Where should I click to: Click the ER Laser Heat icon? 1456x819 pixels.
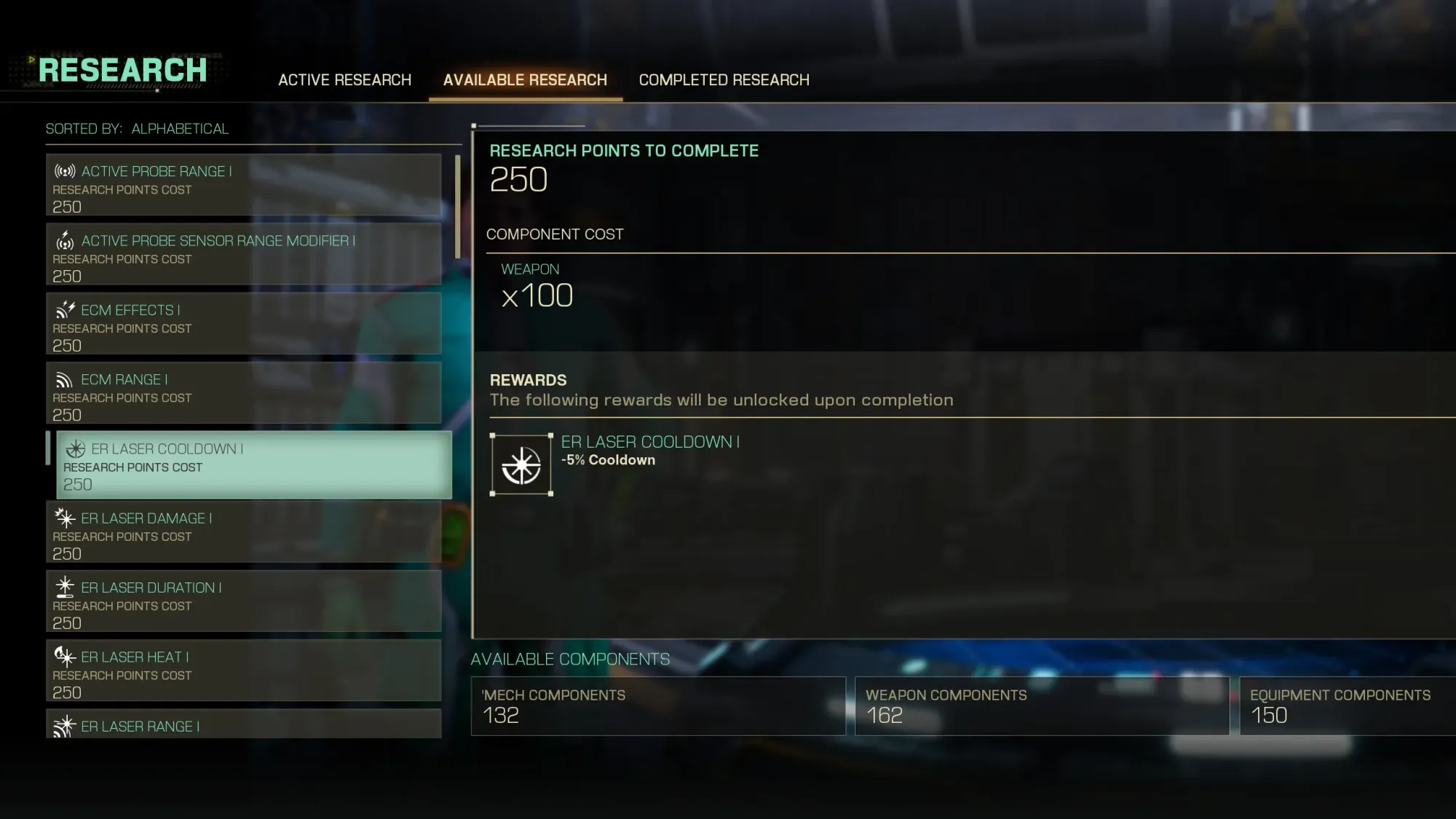(x=64, y=656)
